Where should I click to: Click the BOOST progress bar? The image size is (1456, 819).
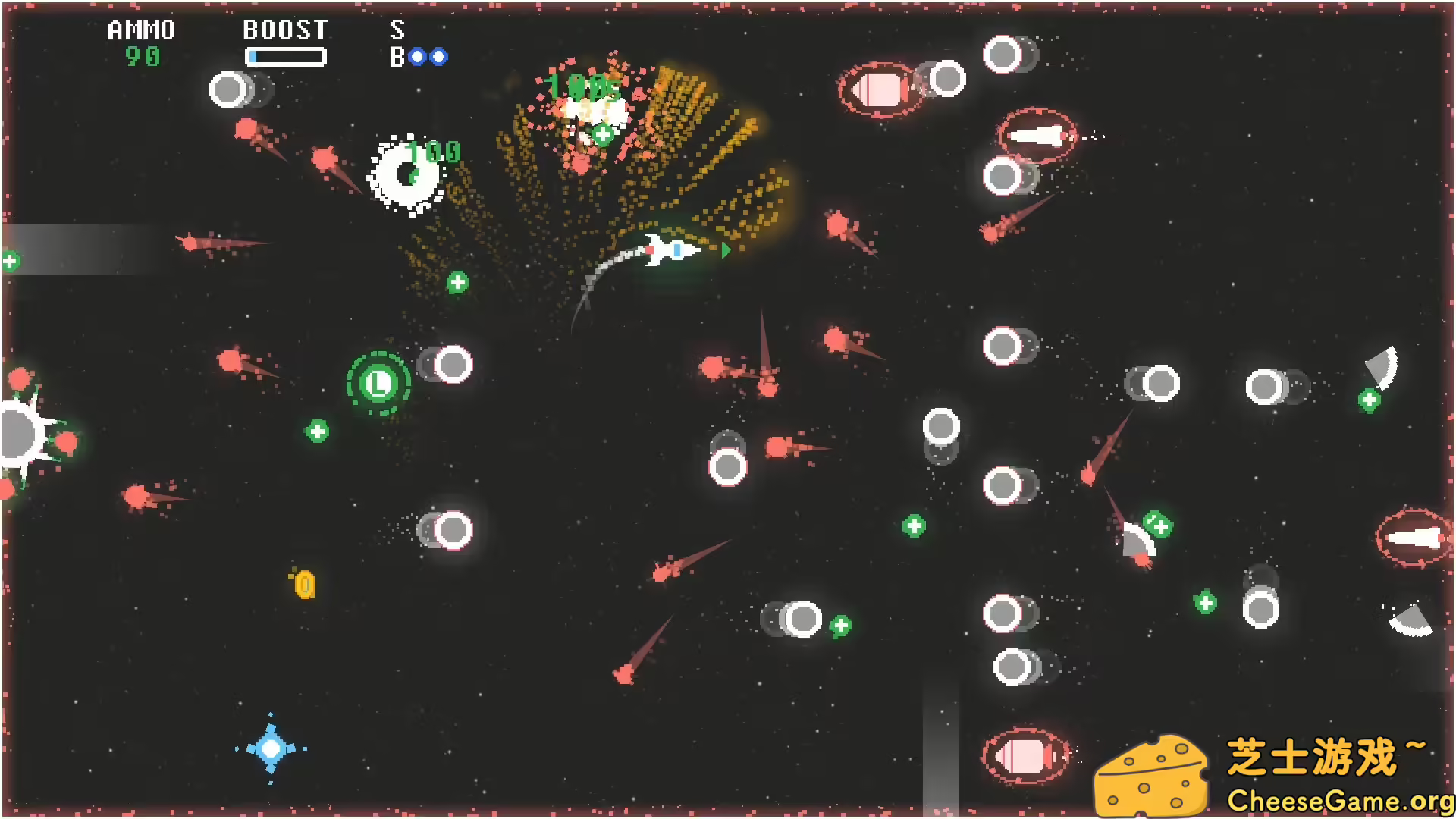pos(287,56)
